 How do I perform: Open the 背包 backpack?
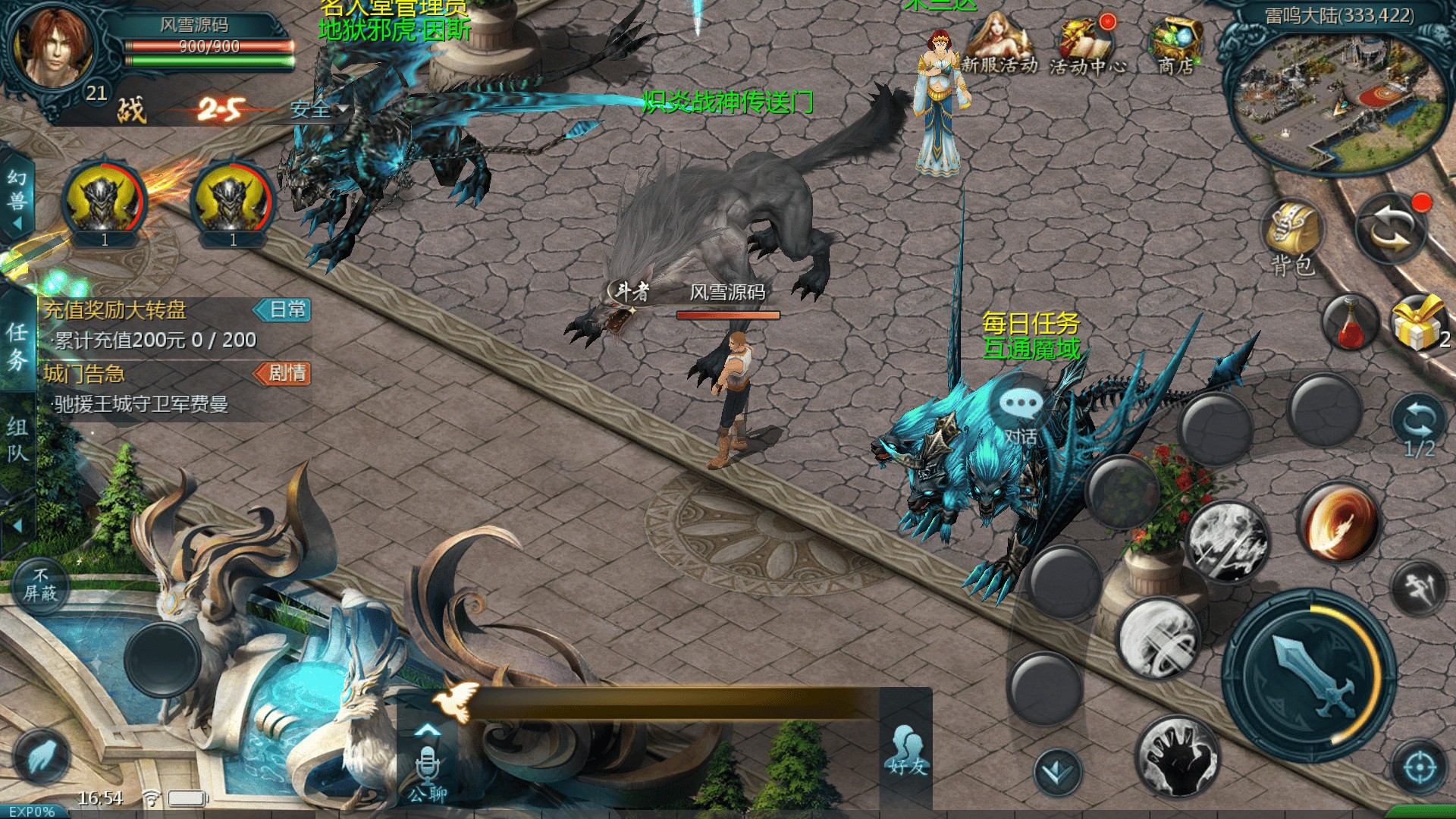(x=1293, y=235)
